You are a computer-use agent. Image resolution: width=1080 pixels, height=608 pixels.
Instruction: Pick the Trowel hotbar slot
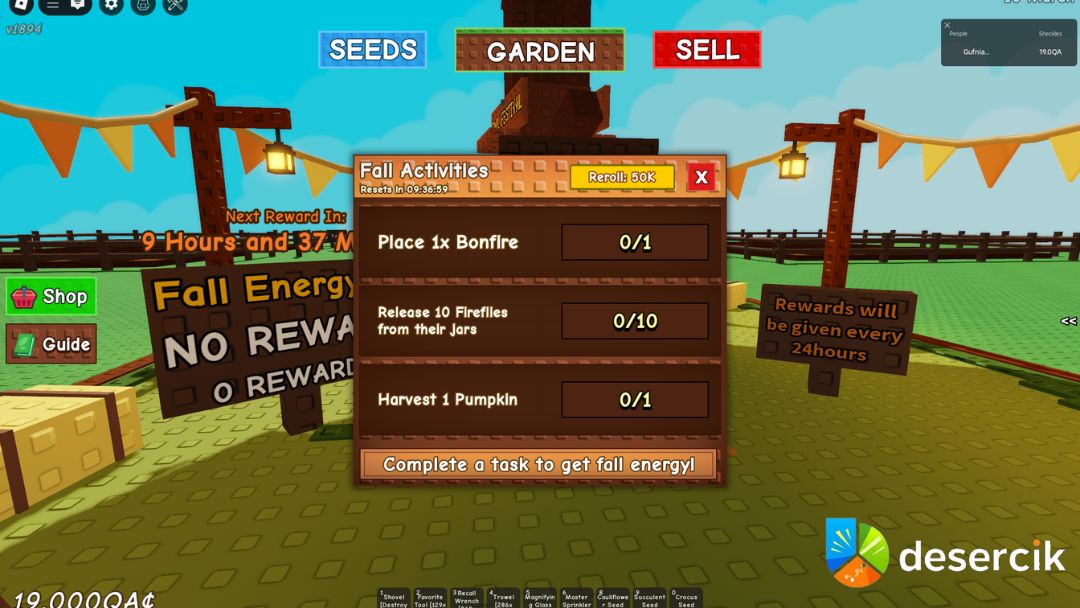coord(503,598)
